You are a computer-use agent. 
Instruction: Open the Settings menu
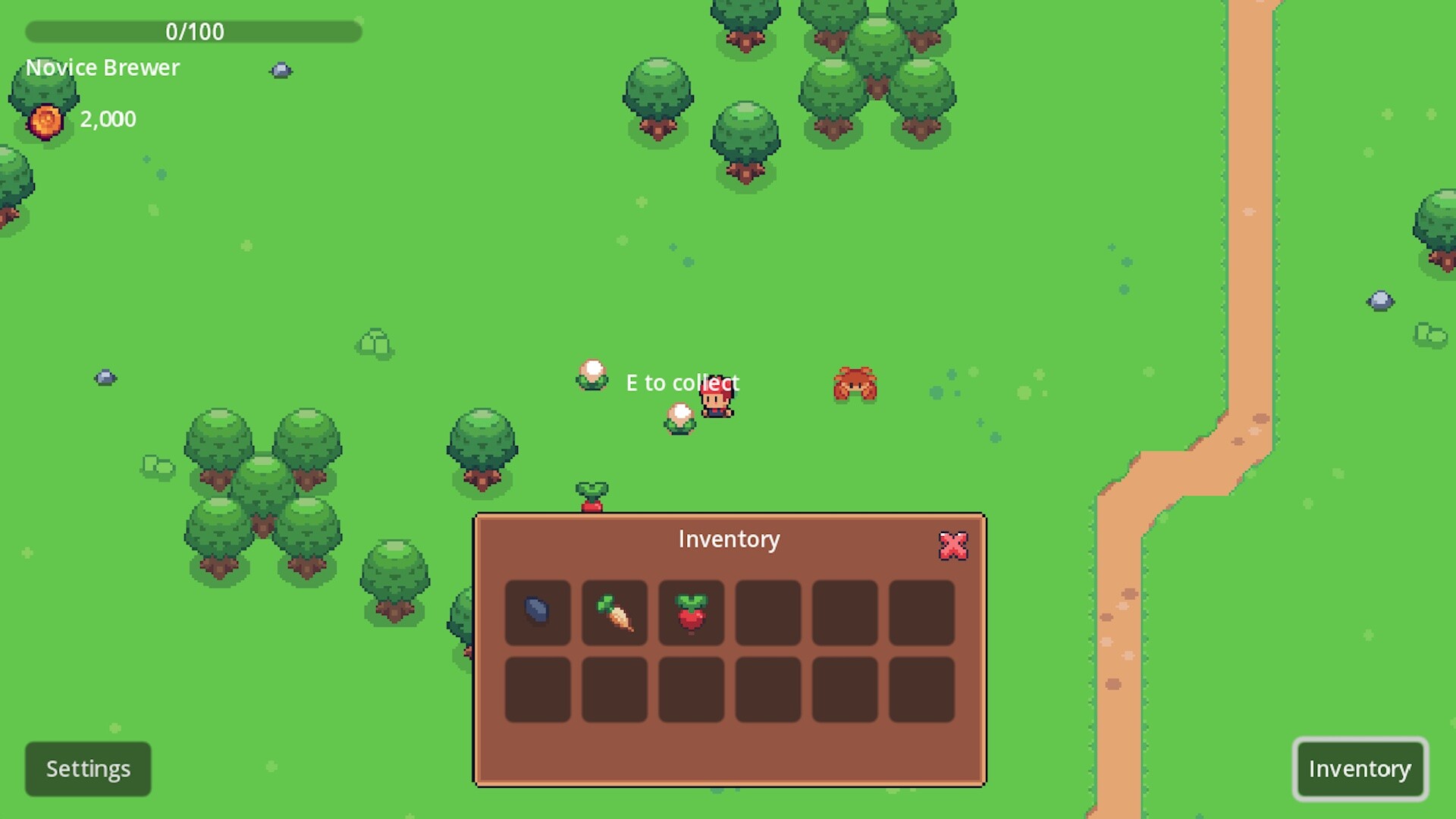click(87, 768)
